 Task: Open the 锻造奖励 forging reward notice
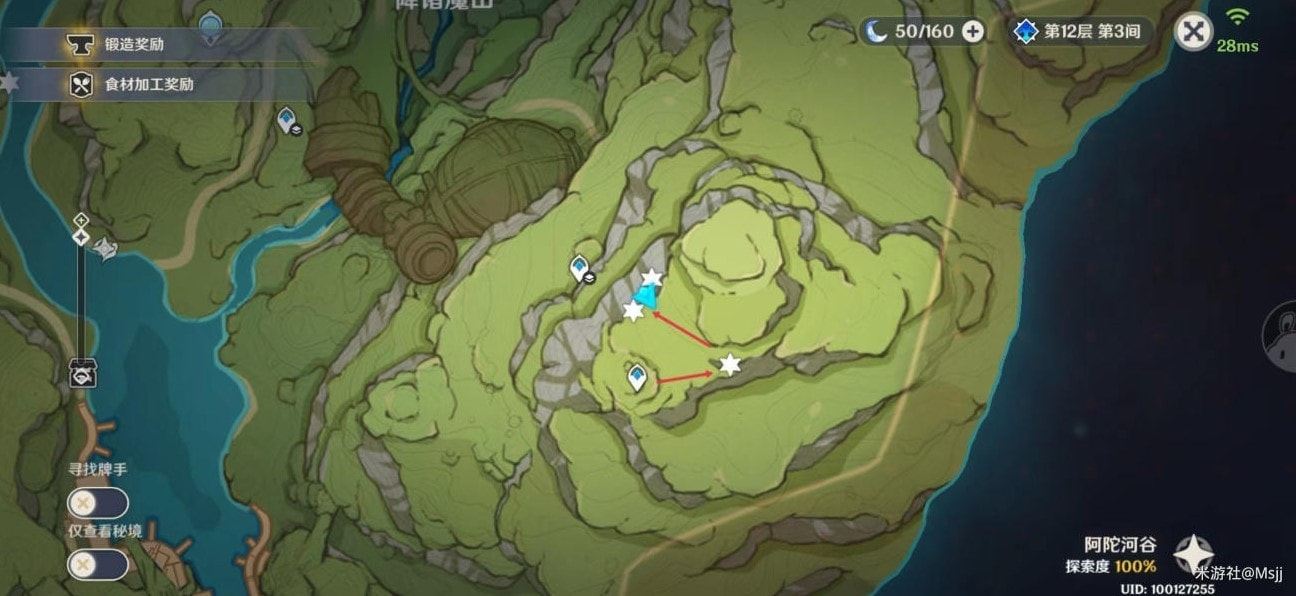pyautogui.click(x=134, y=45)
